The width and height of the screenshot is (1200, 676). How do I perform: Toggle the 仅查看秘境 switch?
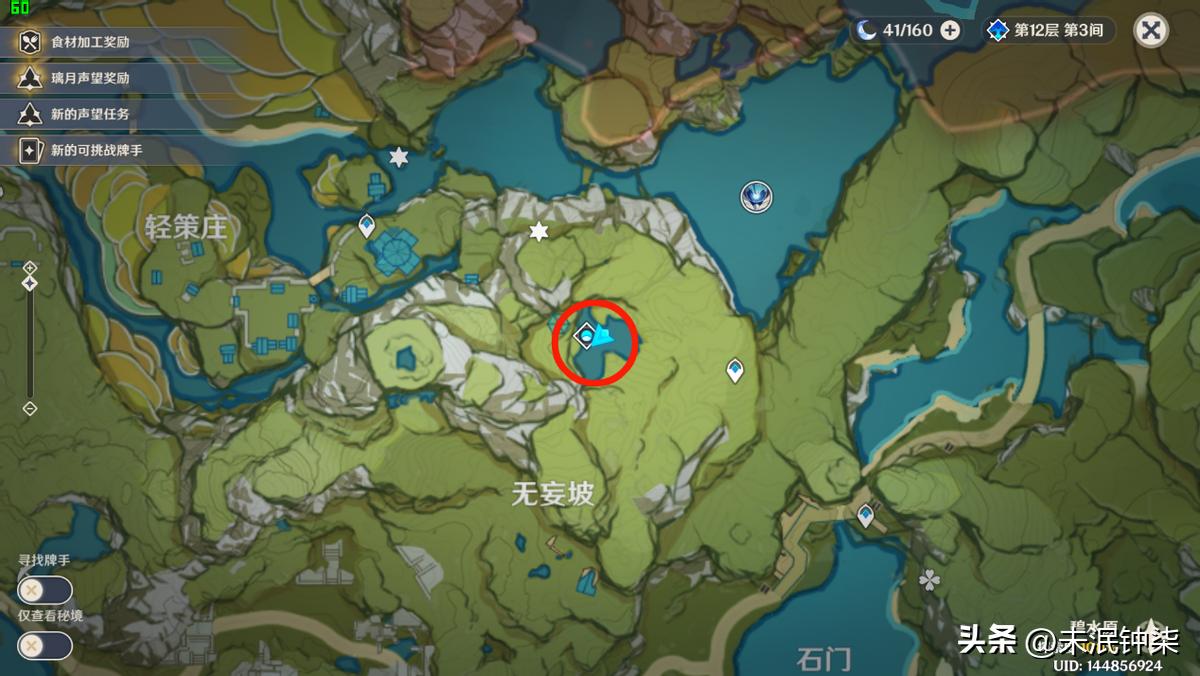click(44, 645)
